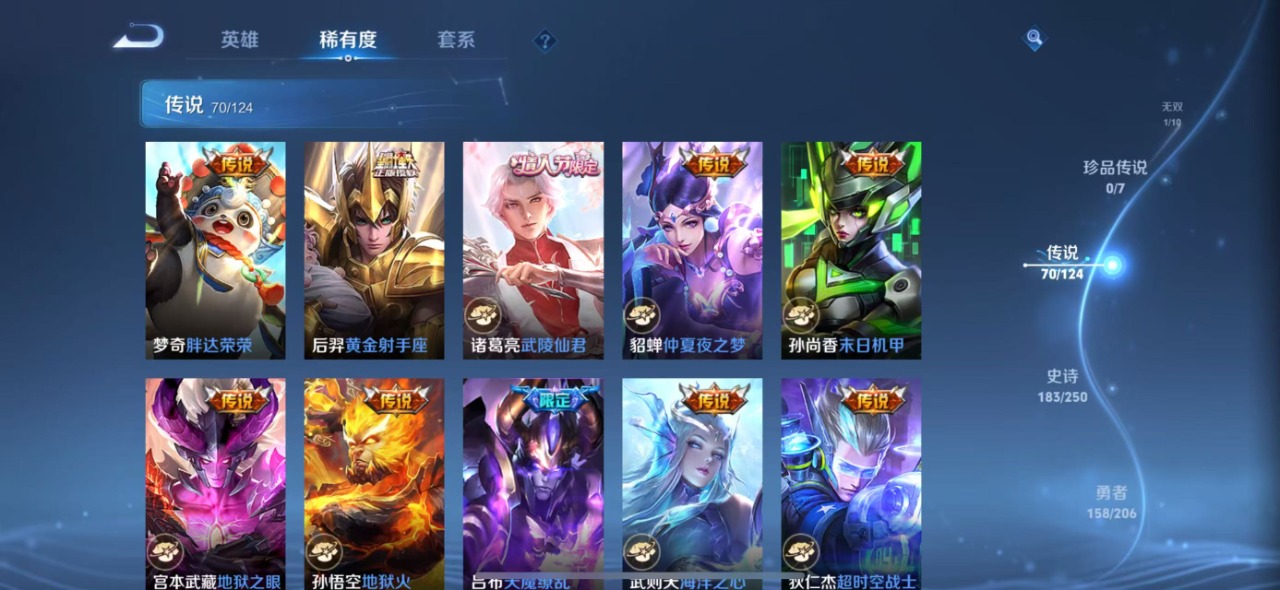Open the 狄仁杰 超时空战士 skin card
Viewport: 1280px width, 590px height.
[x=851, y=480]
